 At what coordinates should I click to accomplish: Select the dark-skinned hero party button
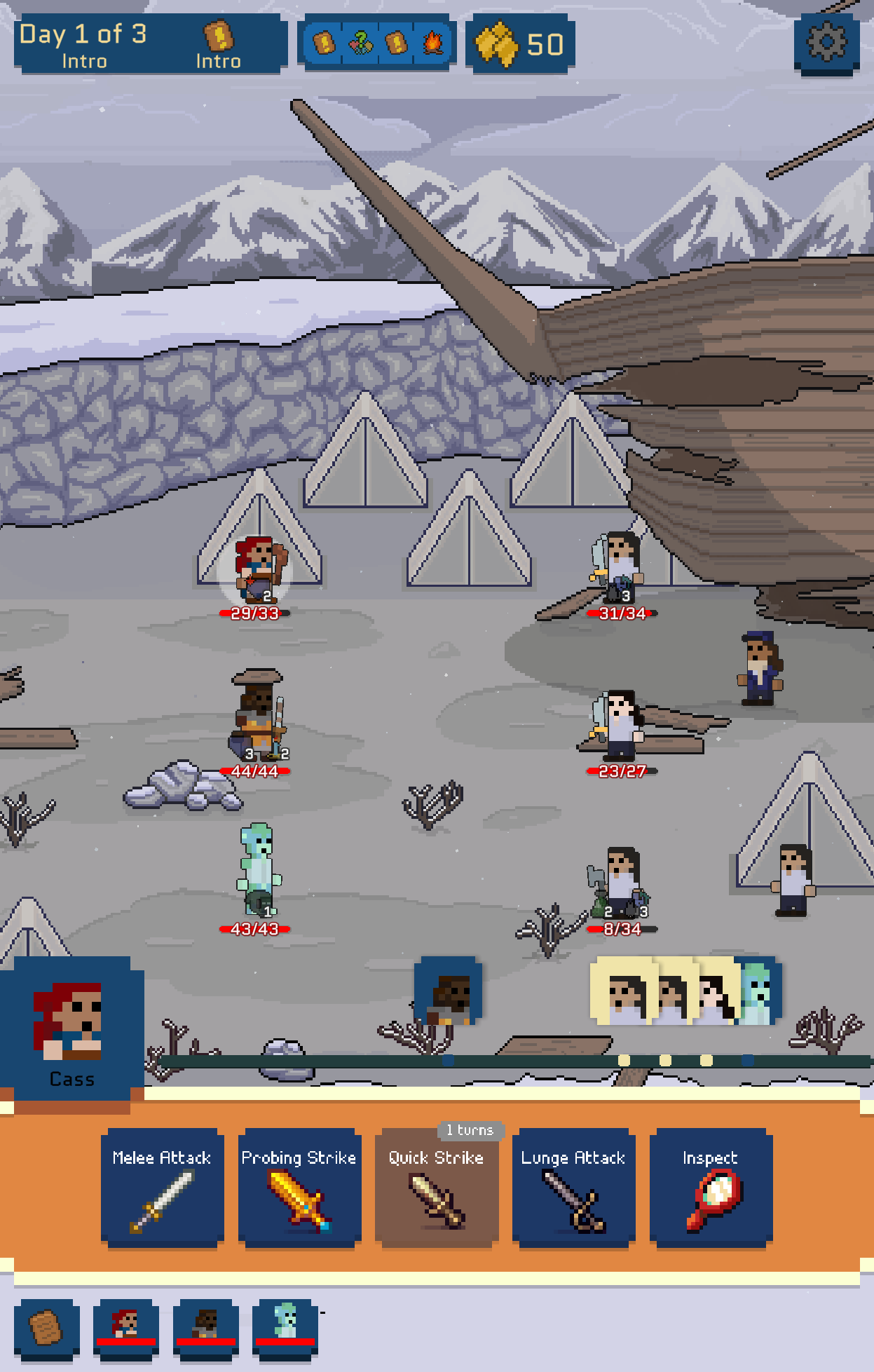pos(206,1328)
